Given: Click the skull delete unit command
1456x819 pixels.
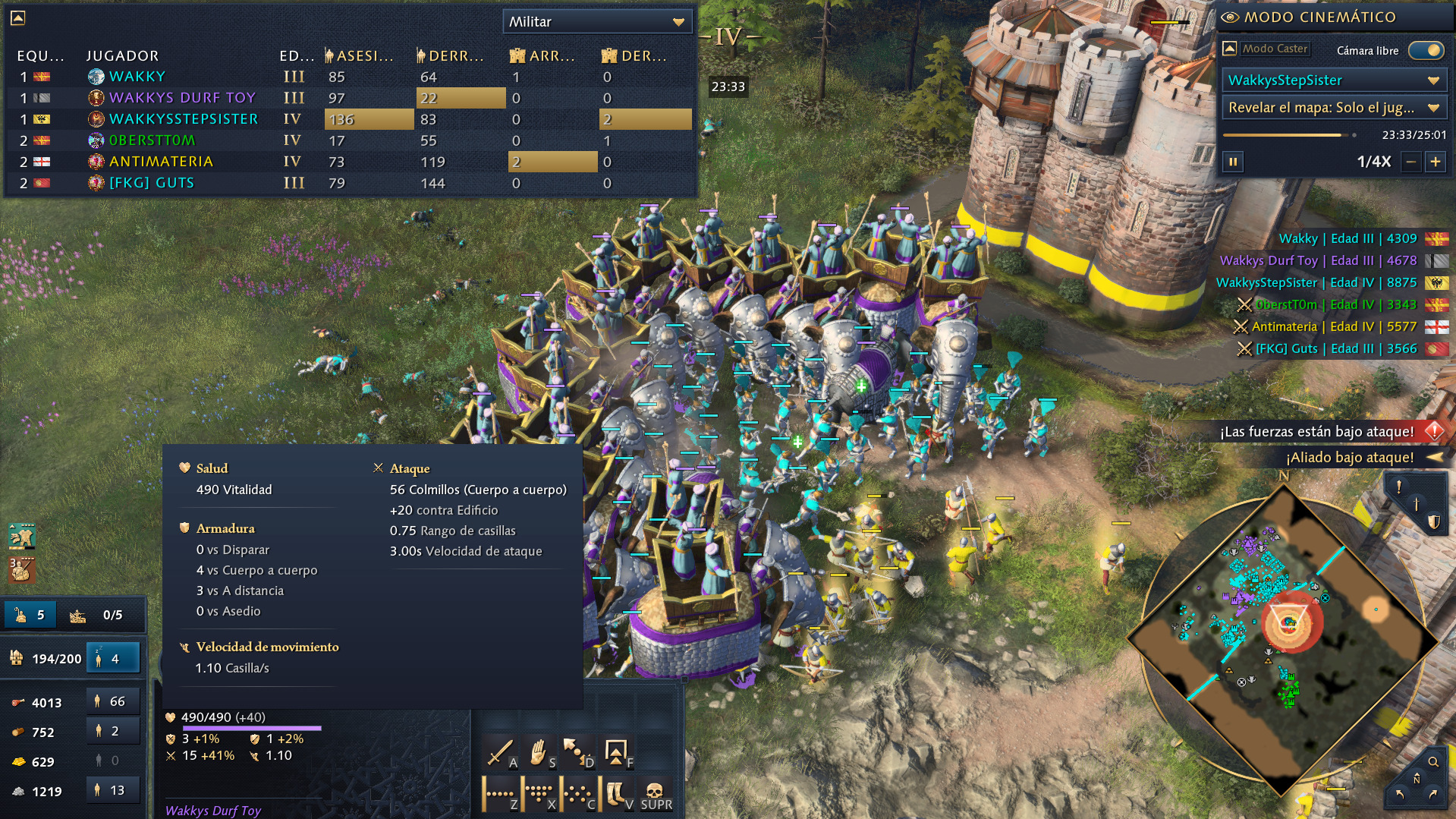Looking at the screenshot, I should click(655, 794).
